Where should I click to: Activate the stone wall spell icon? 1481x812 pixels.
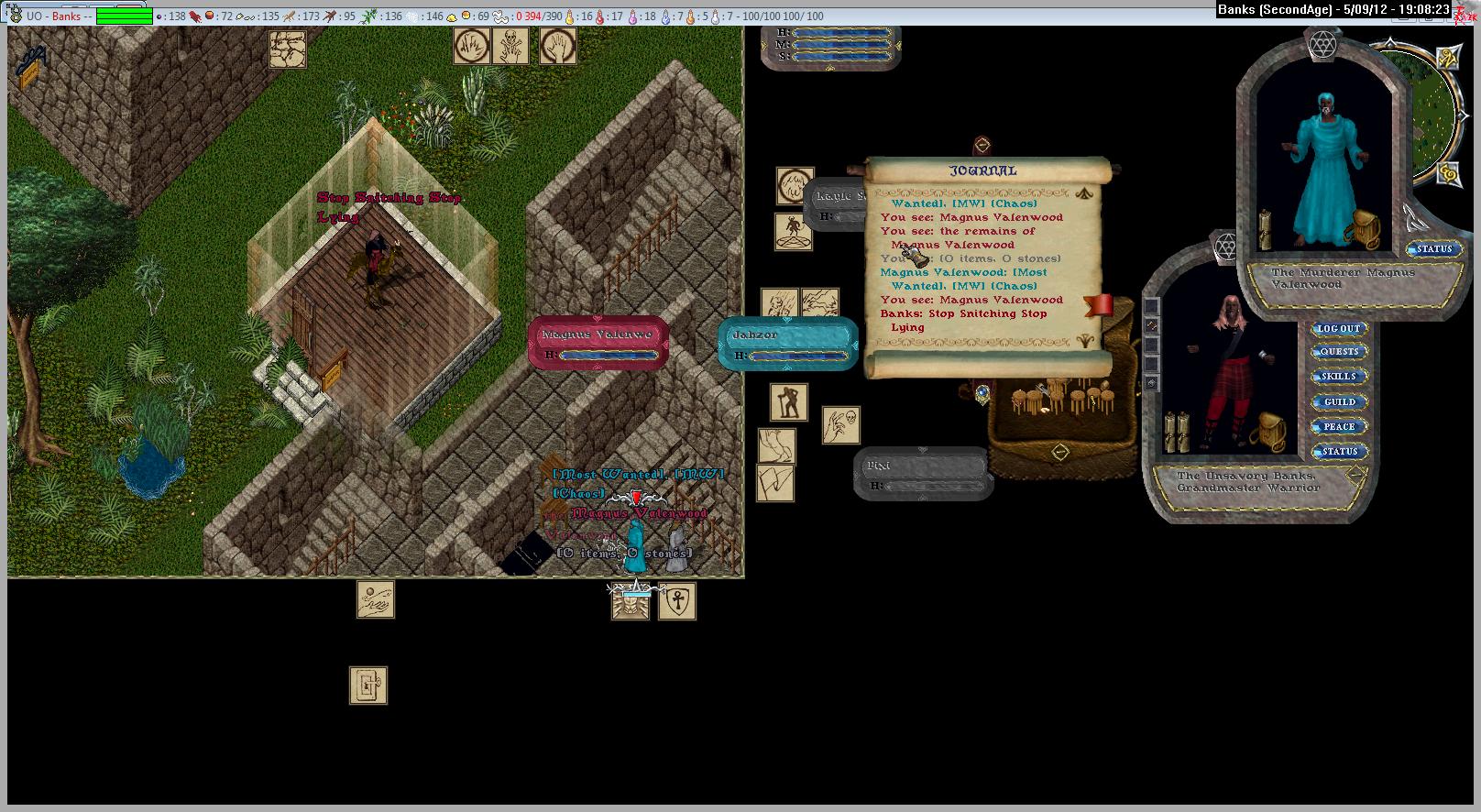(x=288, y=49)
